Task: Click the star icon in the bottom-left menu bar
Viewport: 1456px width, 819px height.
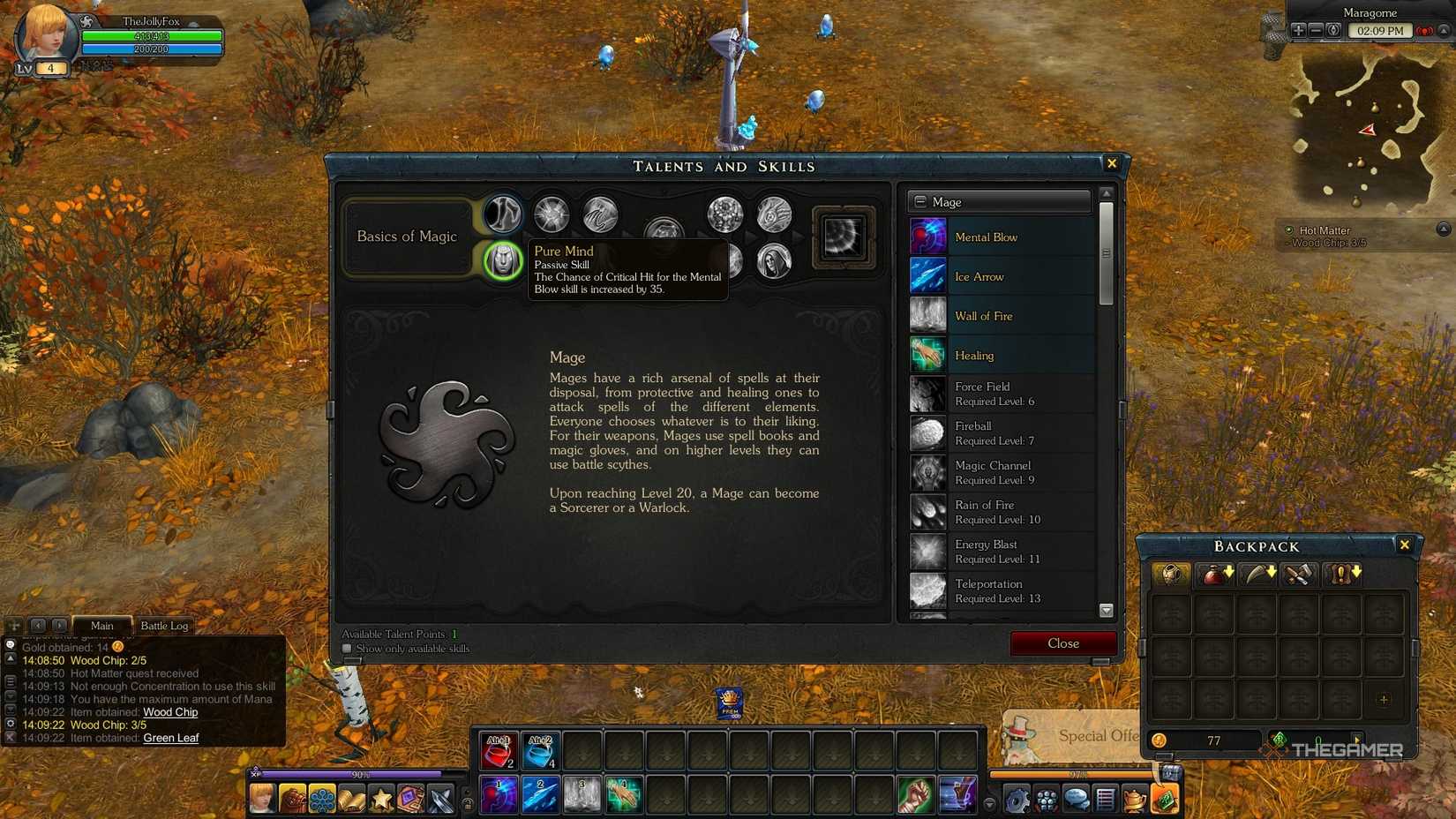Action: (x=379, y=797)
